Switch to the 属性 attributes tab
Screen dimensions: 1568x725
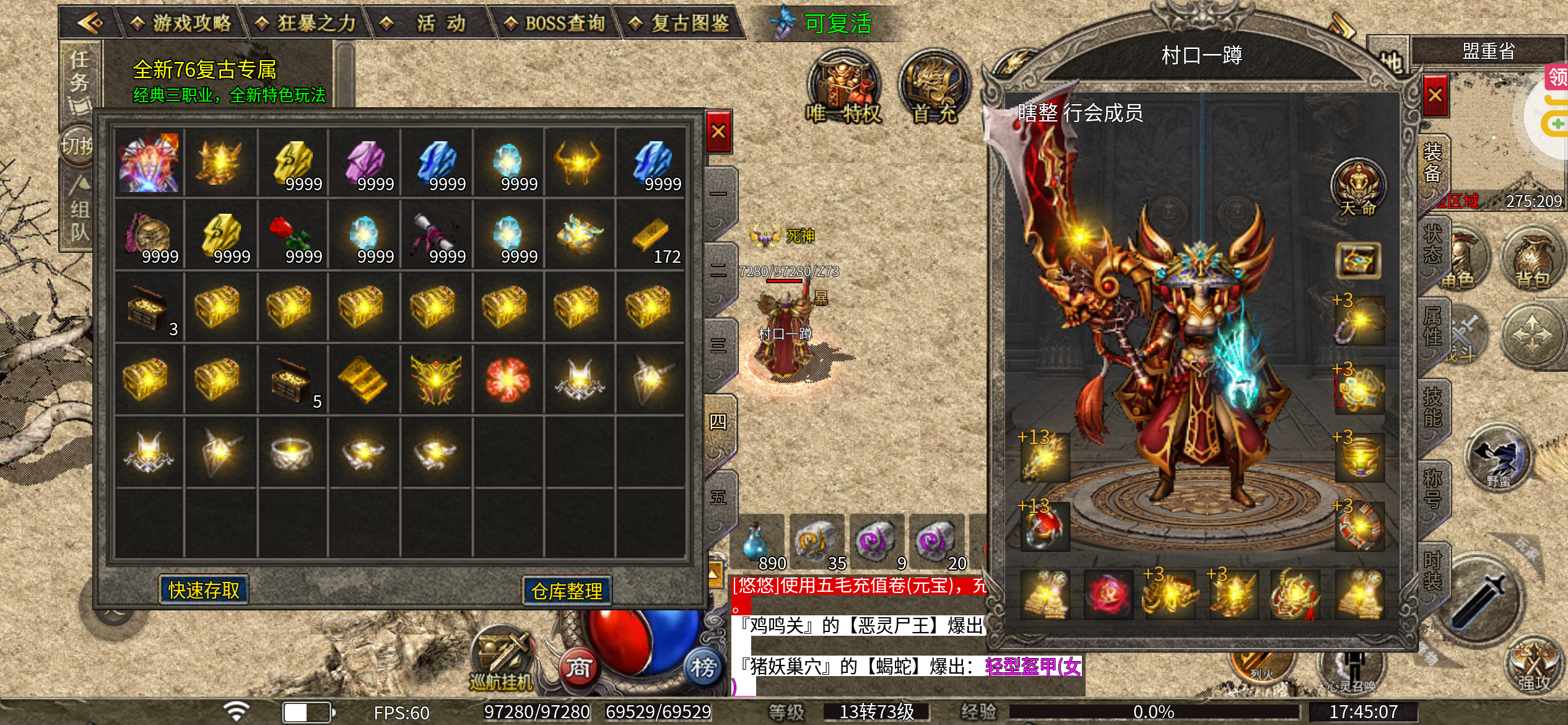1432,327
